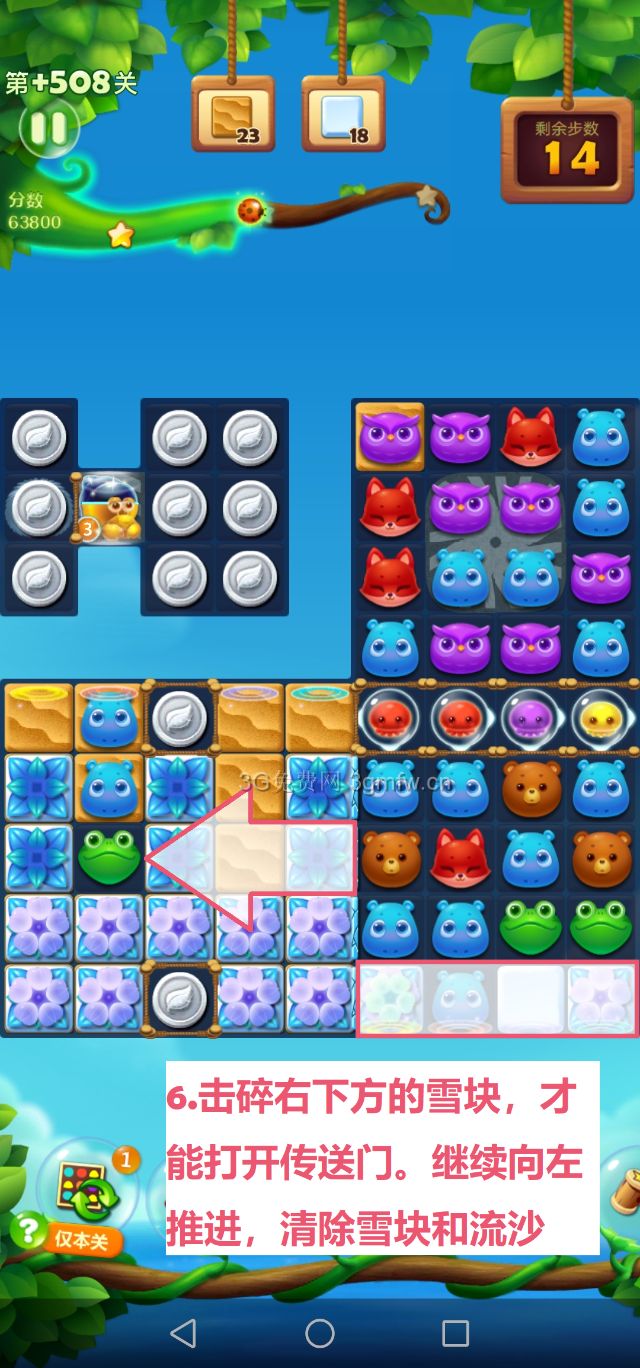
Task: Select the partially visible mallet booster
Action: pos(626,1193)
